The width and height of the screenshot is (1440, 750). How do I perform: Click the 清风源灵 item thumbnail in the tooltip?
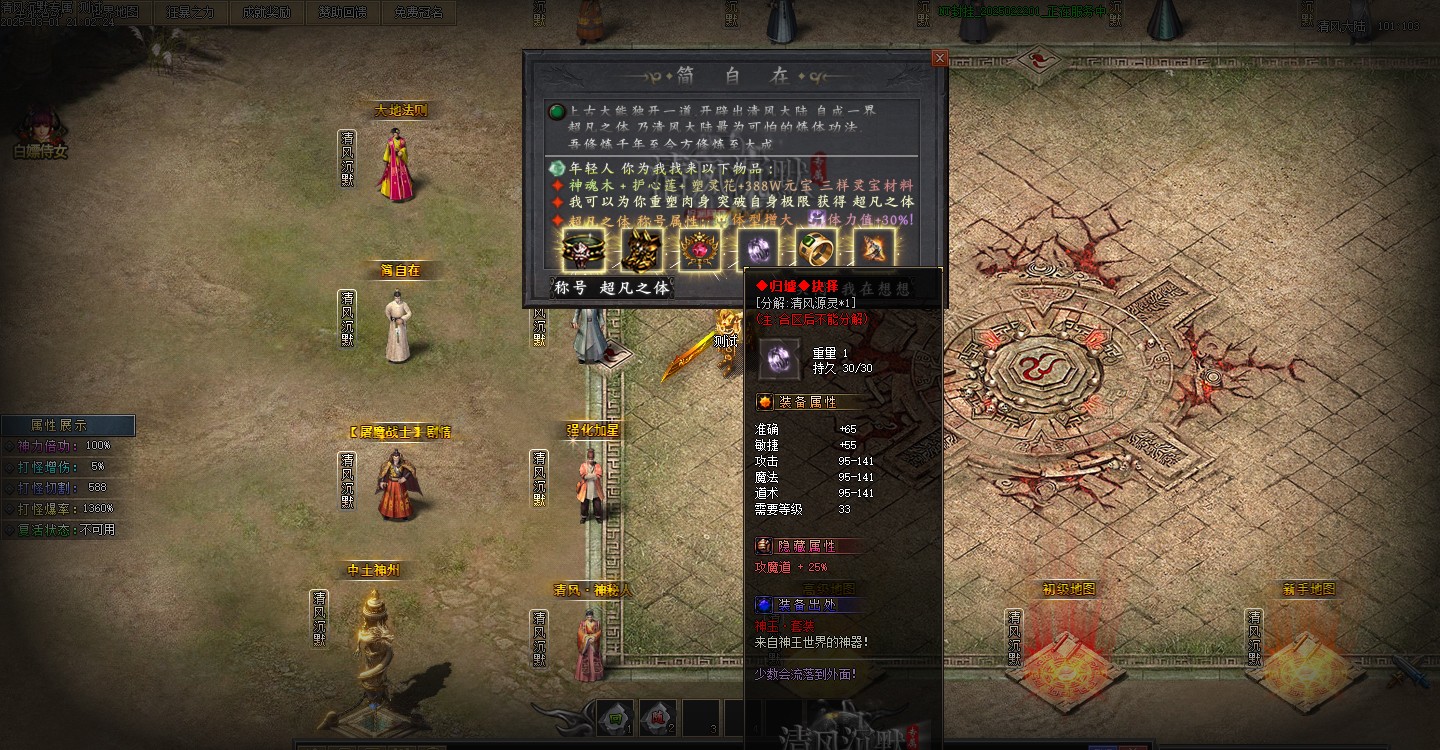point(779,359)
